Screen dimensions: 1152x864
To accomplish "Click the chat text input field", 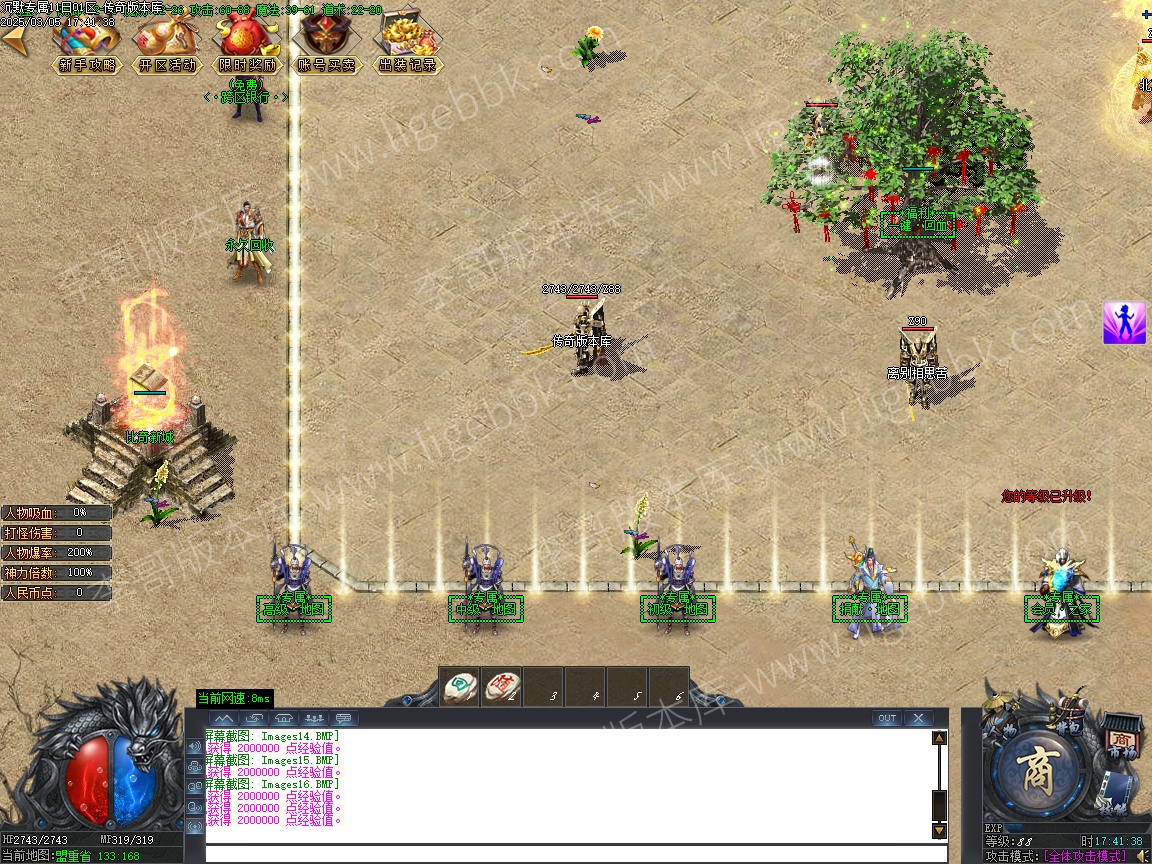I will point(575,854).
